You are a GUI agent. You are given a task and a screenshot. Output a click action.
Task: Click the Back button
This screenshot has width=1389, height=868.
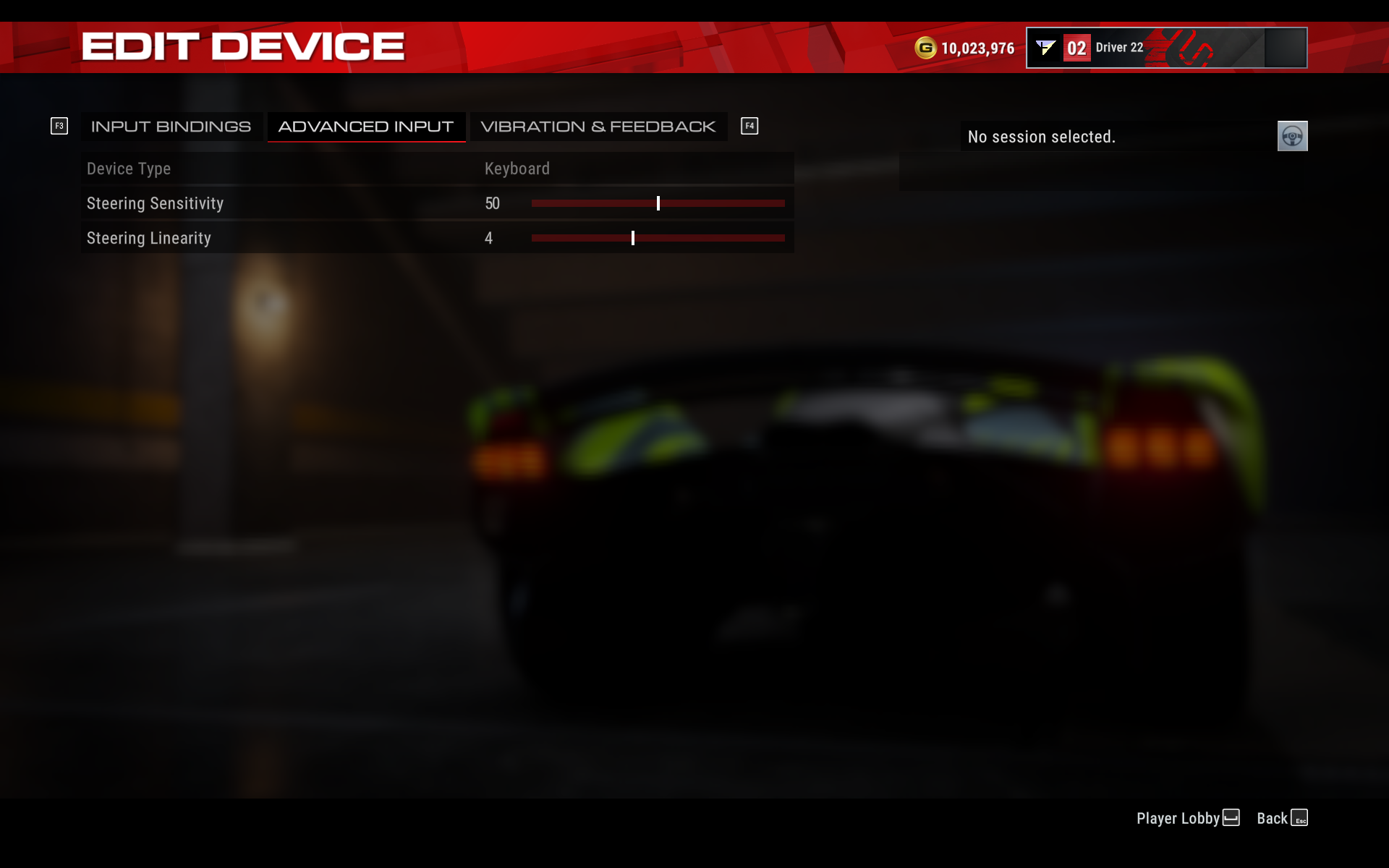point(1271,818)
